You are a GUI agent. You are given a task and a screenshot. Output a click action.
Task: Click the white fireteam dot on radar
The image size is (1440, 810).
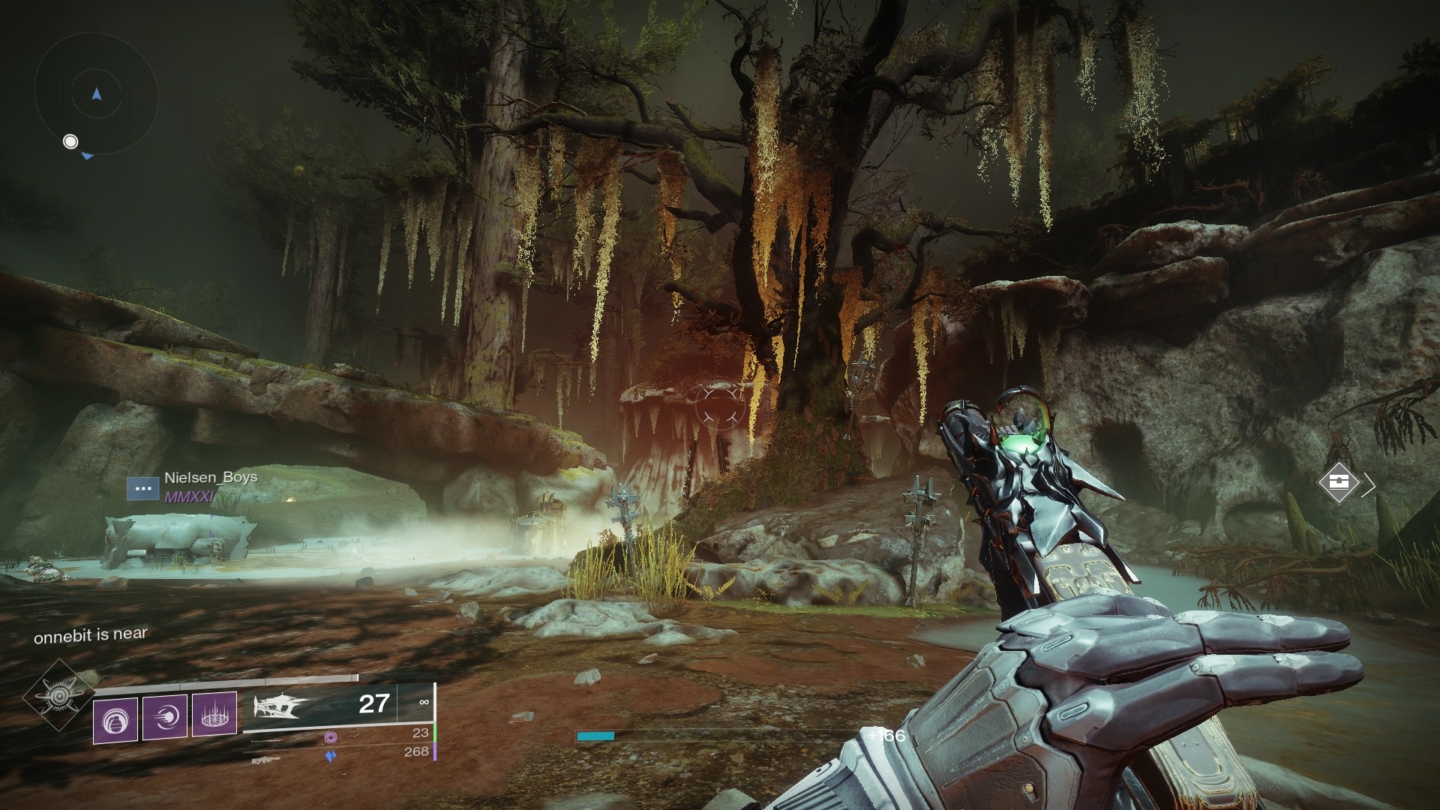(70, 142)
